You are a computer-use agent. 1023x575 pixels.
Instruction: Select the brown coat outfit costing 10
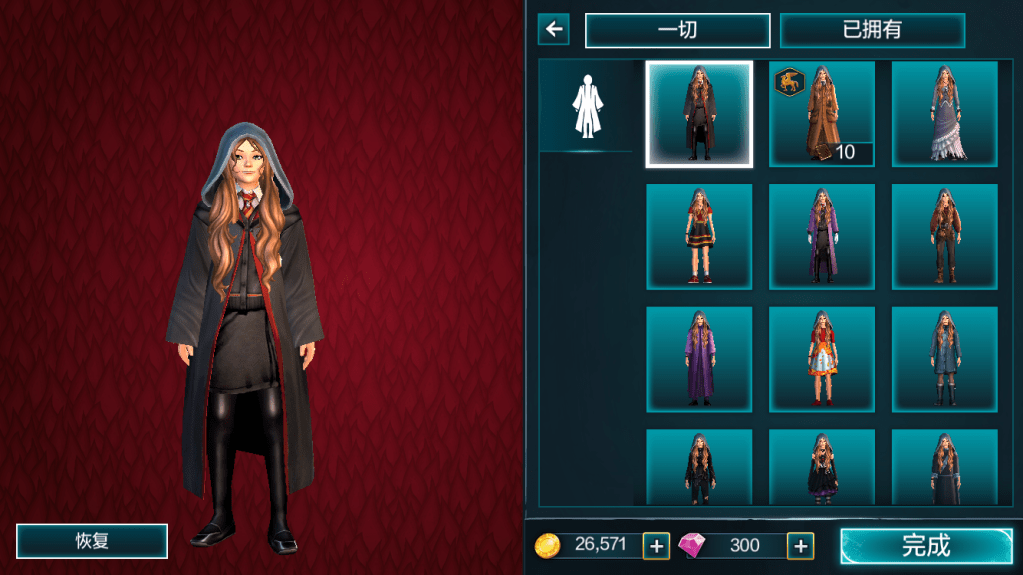click(821, 113)
